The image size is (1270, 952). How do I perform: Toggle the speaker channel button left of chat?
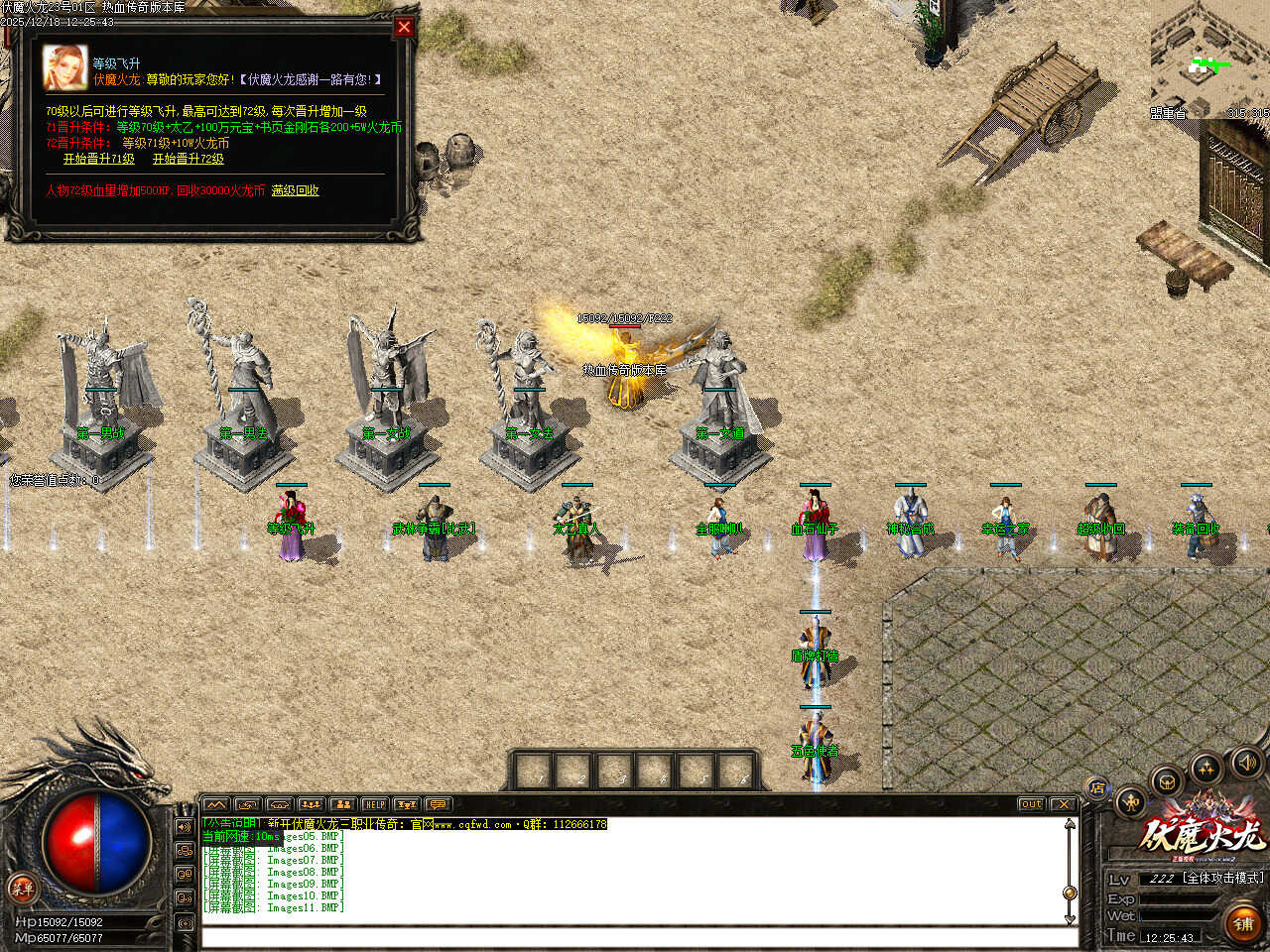[x=185, y=826]
